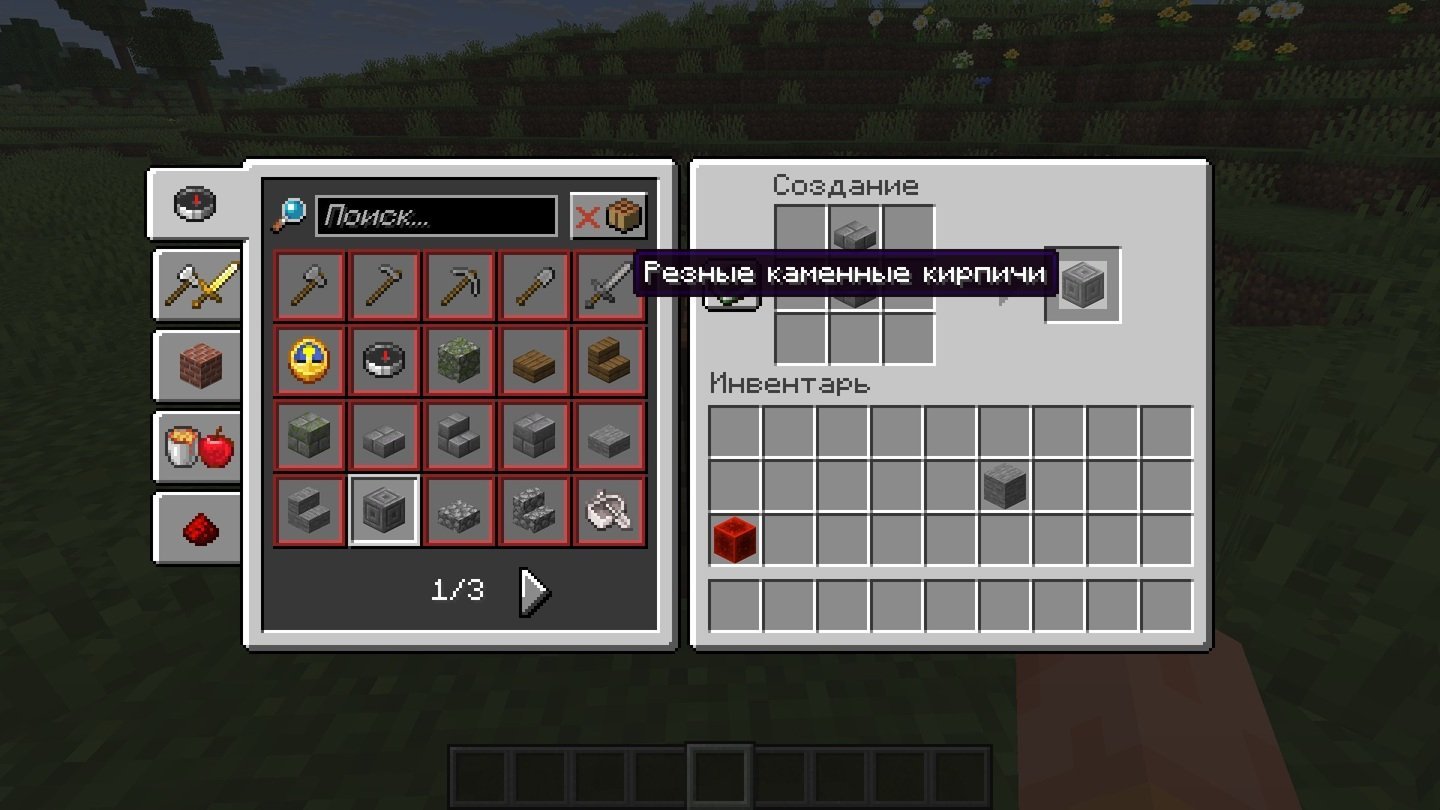Switch to the redstone dust tab
The width and height of the screenshot is (1440, 810).
pyautogui.click(x=198, y=529)
